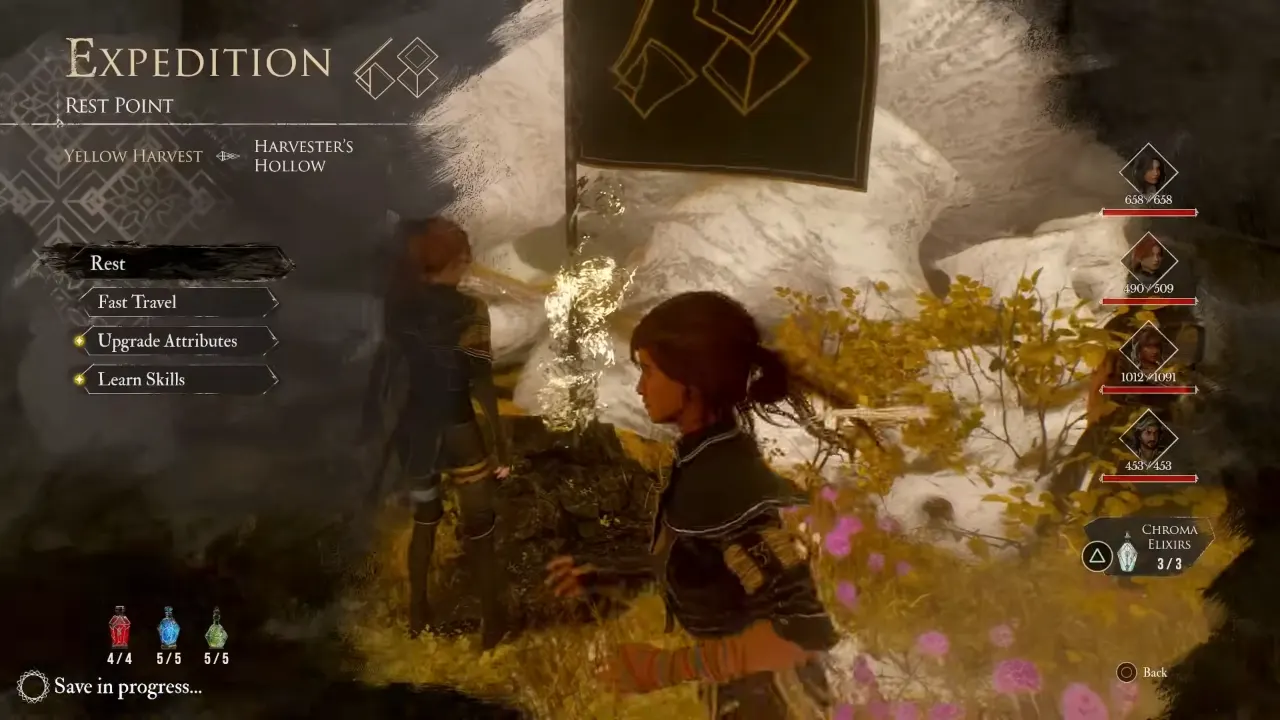Open the Chroma Elixirs panel icon
Image resolution: width=1280 pixels, height=720 pixels.
tap(1128, 555)
